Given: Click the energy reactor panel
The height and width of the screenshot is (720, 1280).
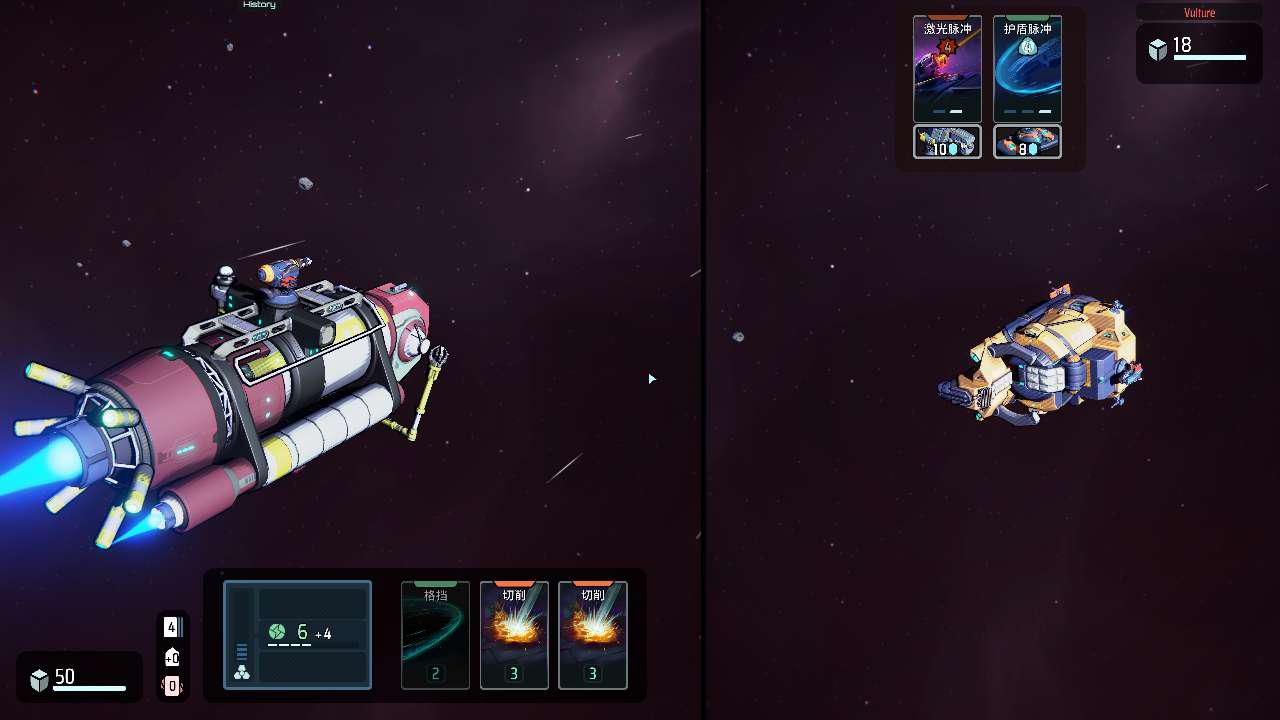Looking at the screenshot, I should pos(297,635).
